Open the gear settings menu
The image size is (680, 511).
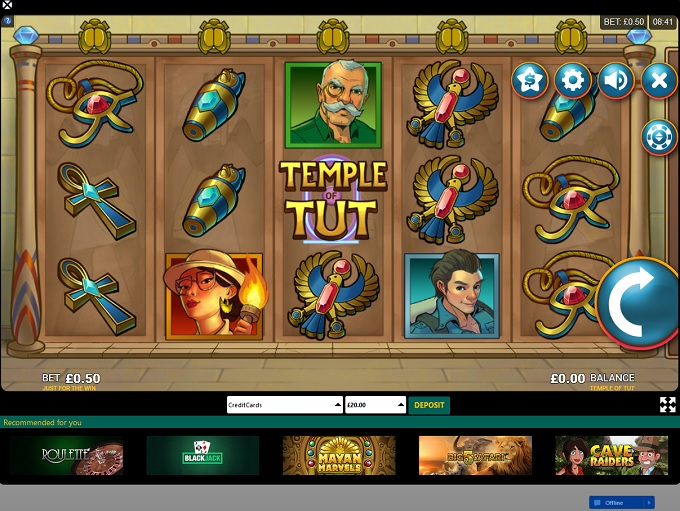573,79
